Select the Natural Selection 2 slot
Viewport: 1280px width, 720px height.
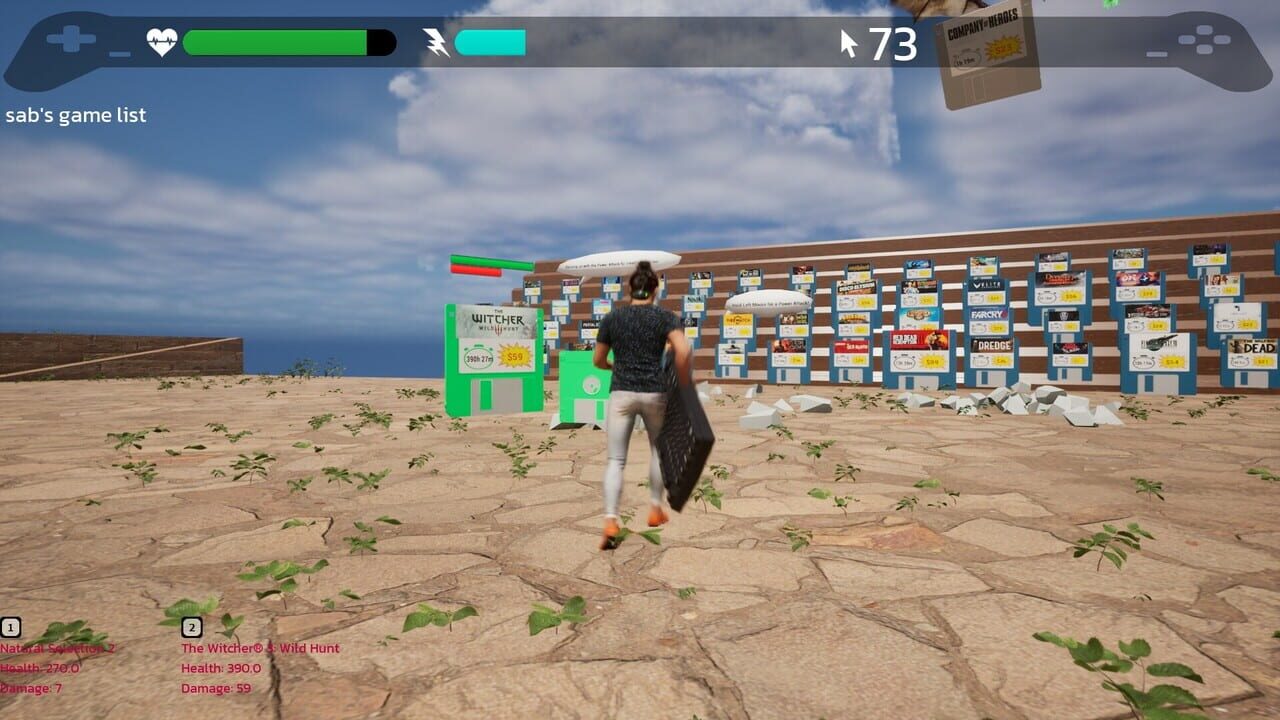click(11, 628)
